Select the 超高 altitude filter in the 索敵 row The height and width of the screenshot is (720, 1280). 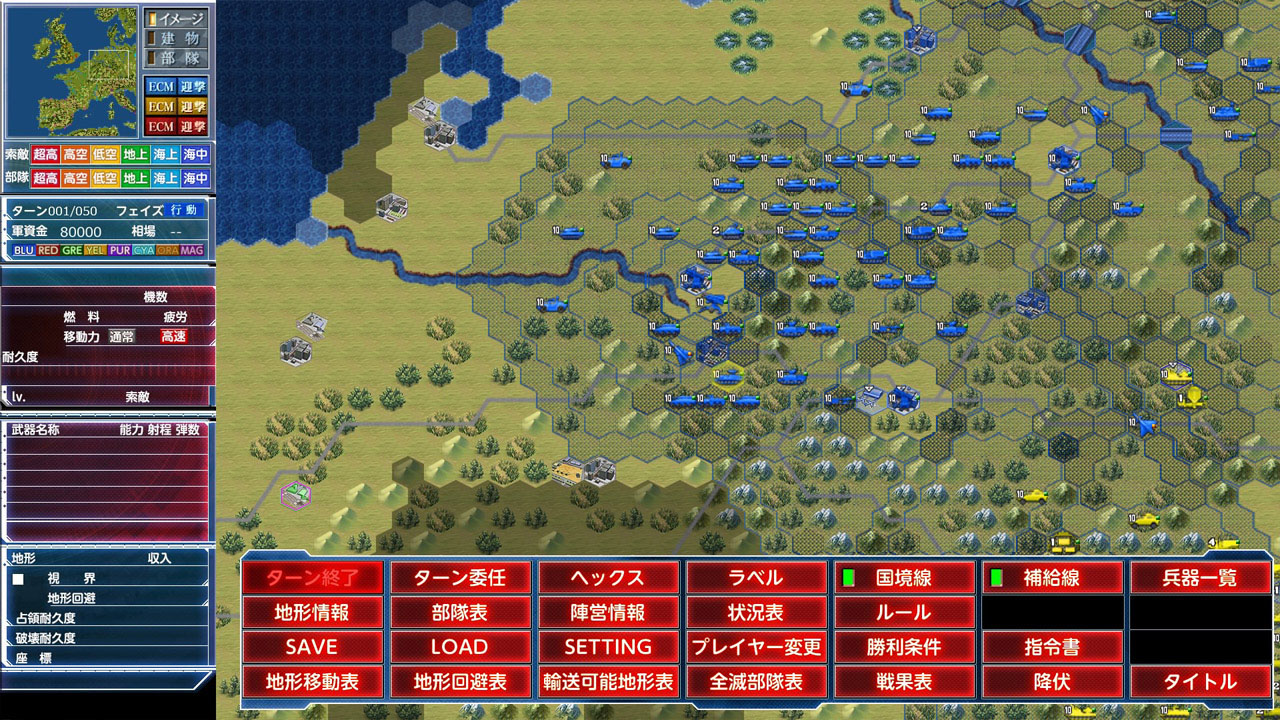(x=45, y=155)
